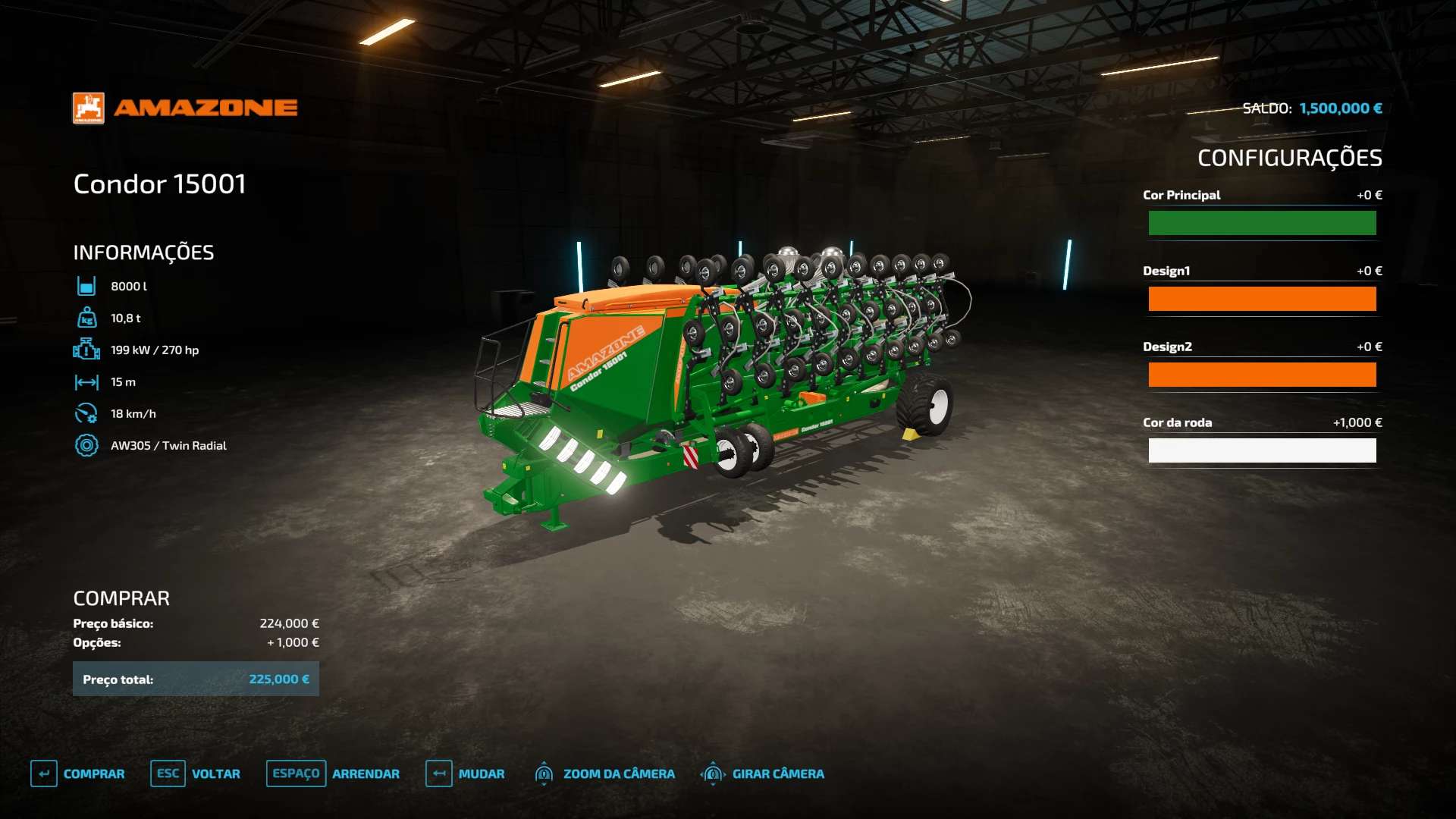Click the capacity icon showing 8000 l
Image resolution: width=1456 pixels, height=819 pixels.
(x=86, y=286)
